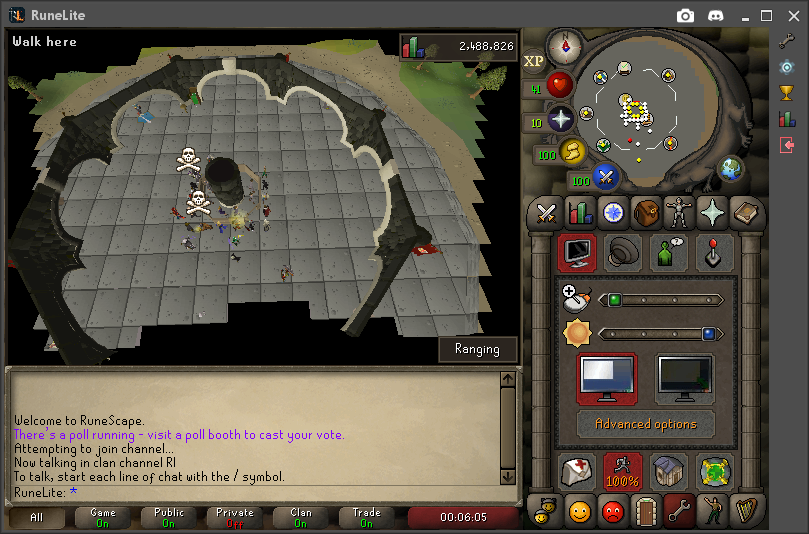
Task: Take a screenshot with the camera button
Action: click(x=685, y=15)
